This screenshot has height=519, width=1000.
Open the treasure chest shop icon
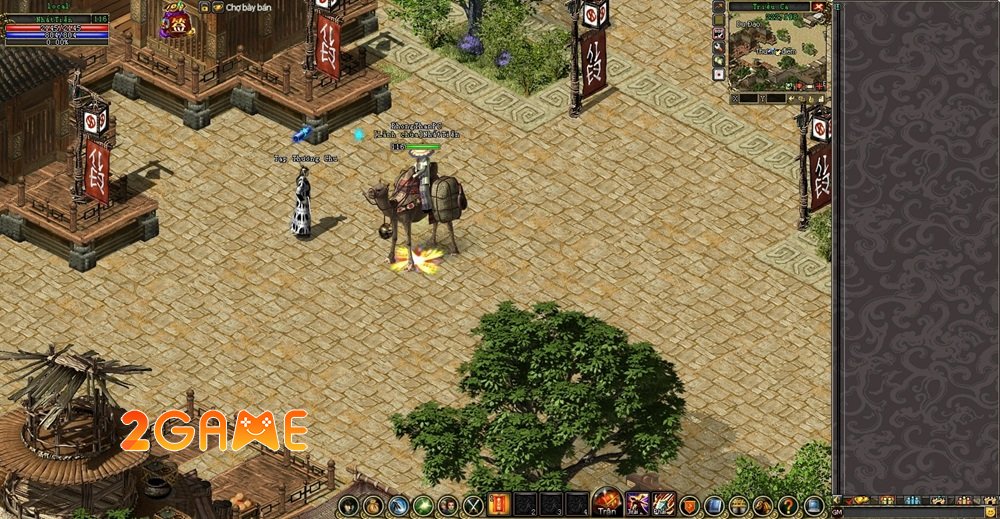coord(738,506)
